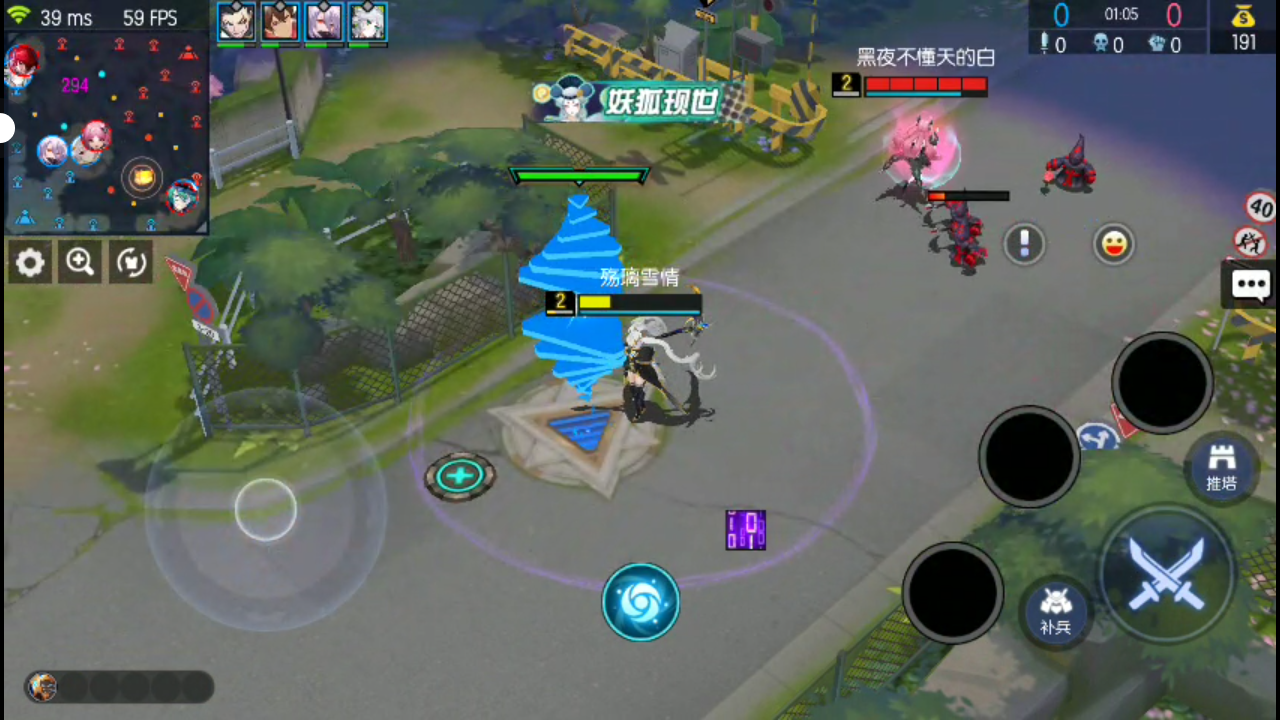Screen dimensions: 1280x720
Task: Expand the chat panel from the right-edge bubble tab
Action: point(1251,285)
